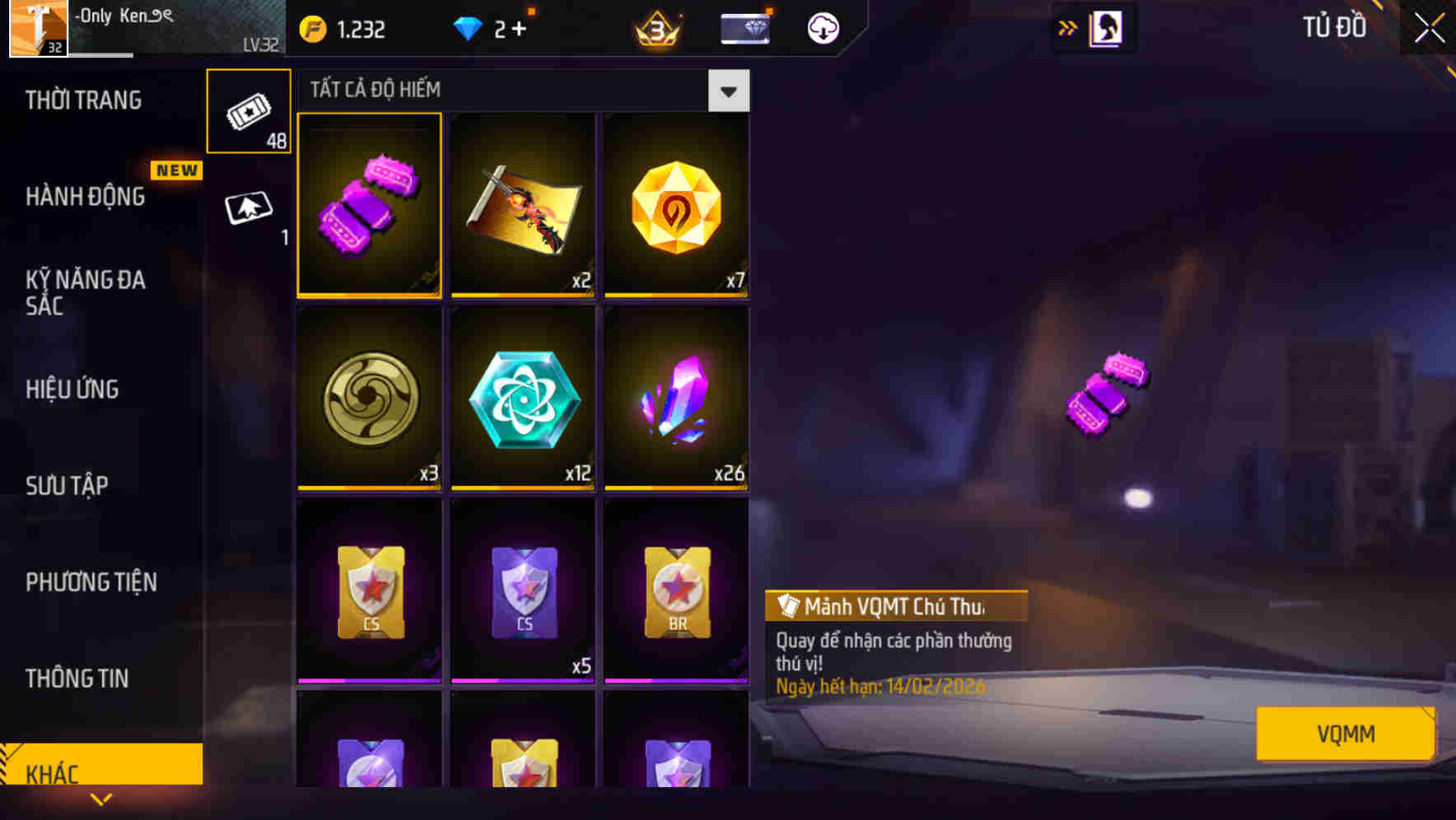Open the rank badge showing level 3 crown

click(656, 28)
